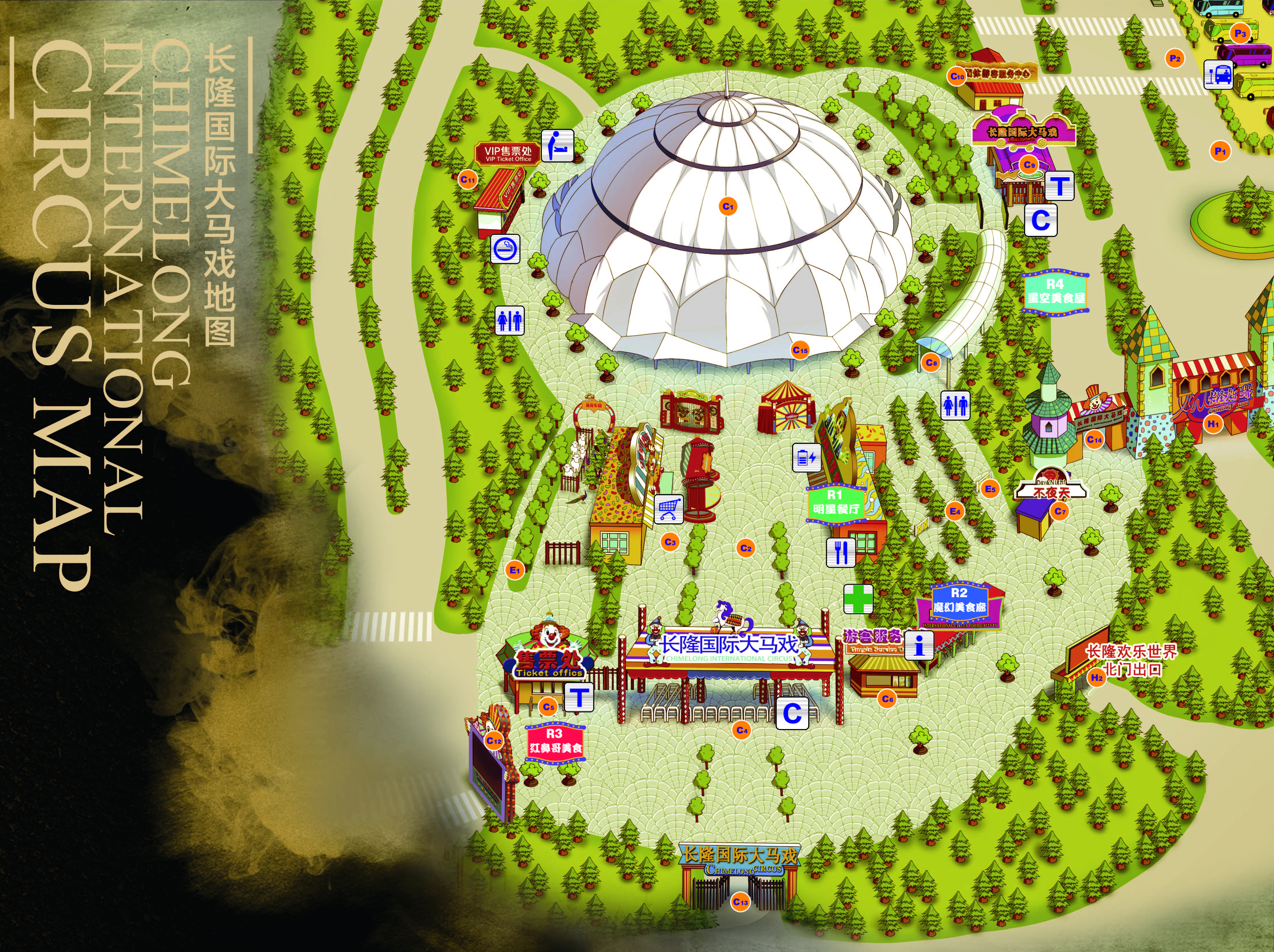Select the C2 map marker
This screenshot has height=952, width=1274.
pos(746,548)
